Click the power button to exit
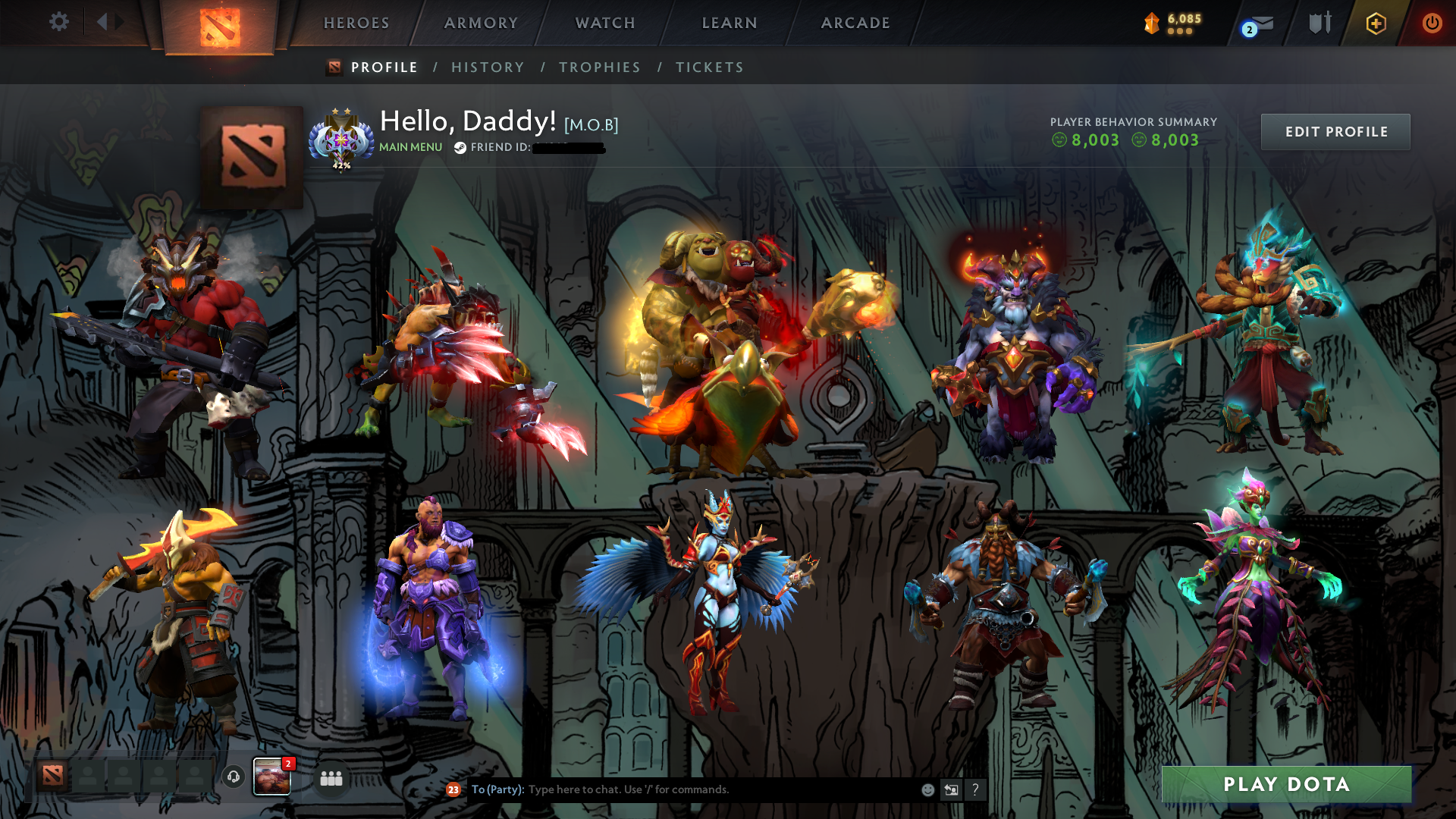The image size is (1456, 819). [x=1432, y=23]
